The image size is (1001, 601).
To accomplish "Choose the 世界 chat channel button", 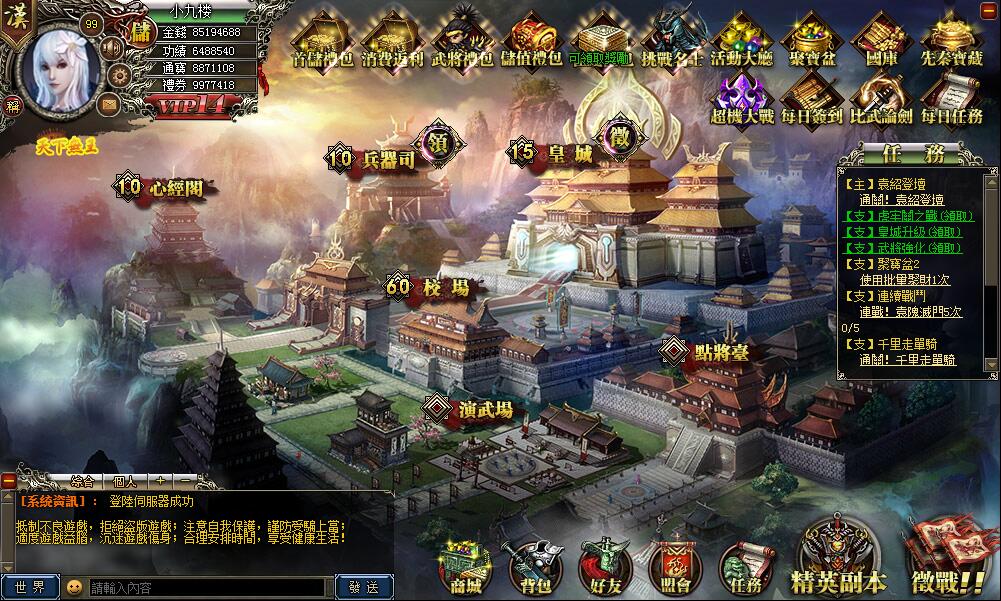I will pos(29,587).
